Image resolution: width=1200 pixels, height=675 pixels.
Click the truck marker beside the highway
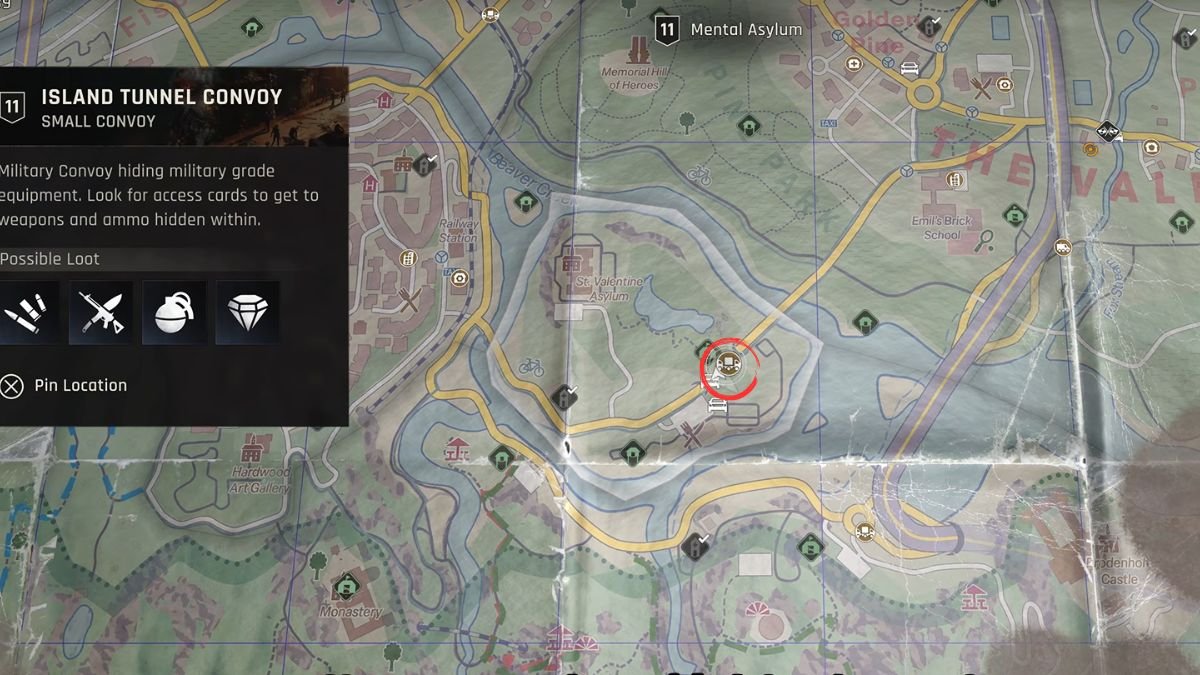[x=1063, y=247]
